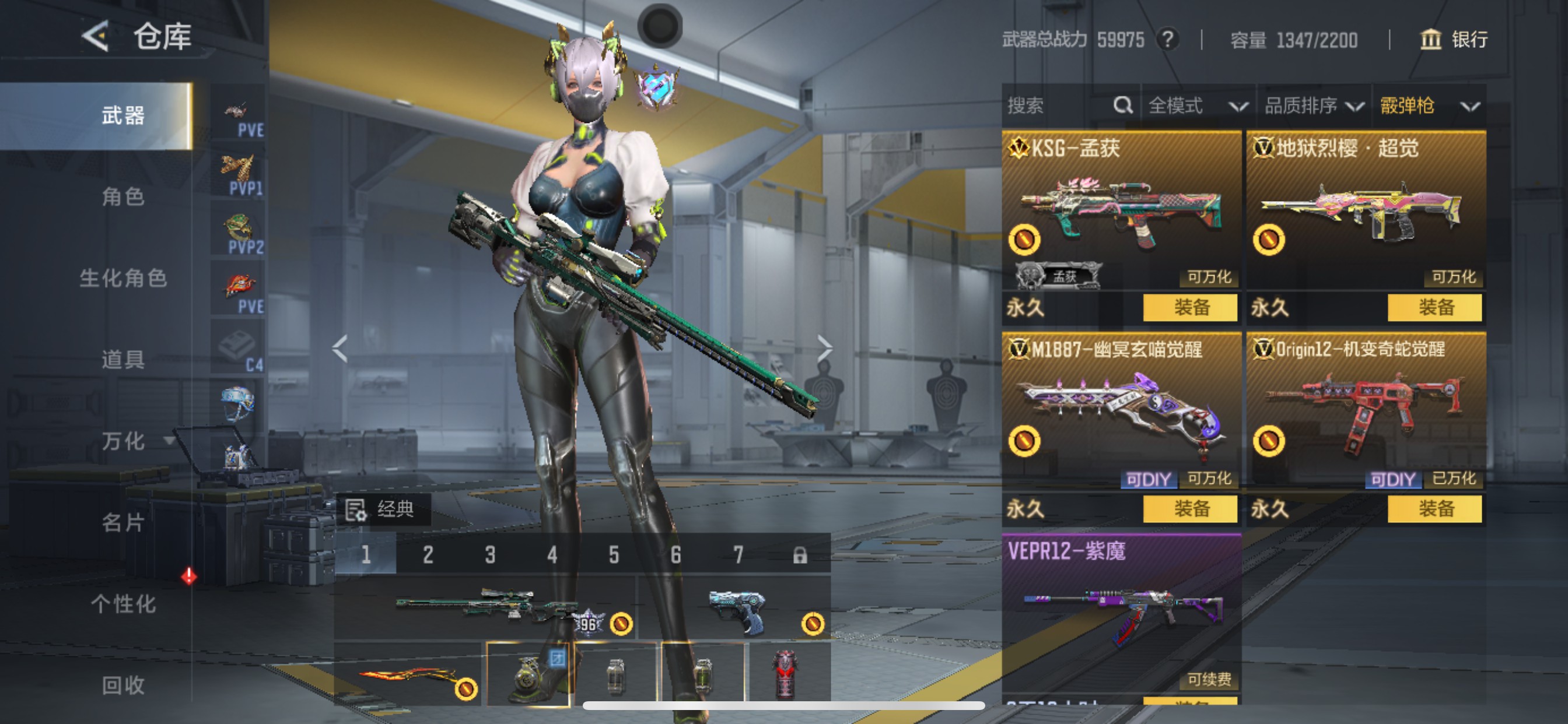Click the question mark beside 武器总战力

tap(1166, 40)
